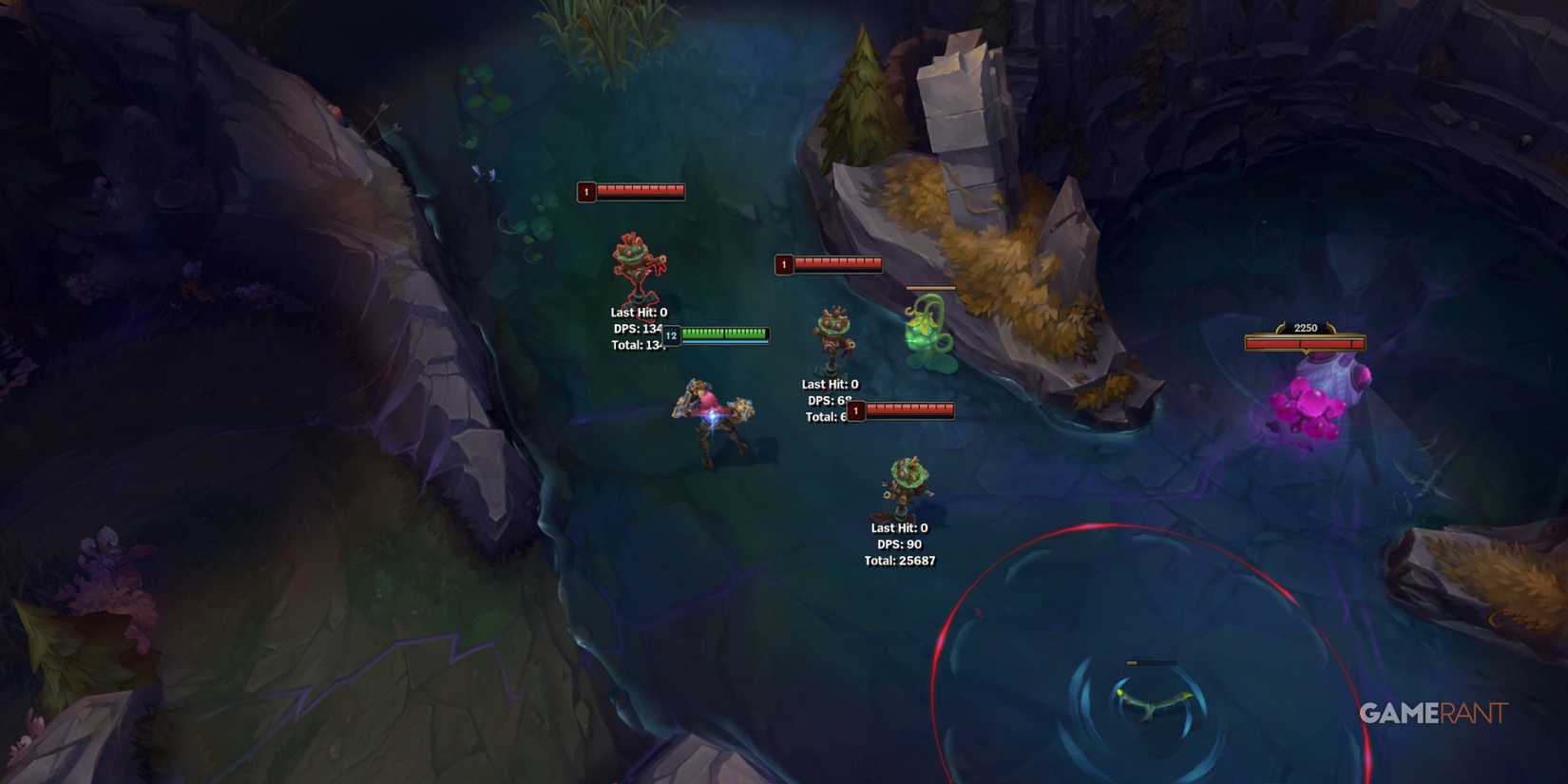Image resolution: width=1568 pixels, height=784 pixels.
Task: Click the topmost red health bar
Action: pos(632,190)
